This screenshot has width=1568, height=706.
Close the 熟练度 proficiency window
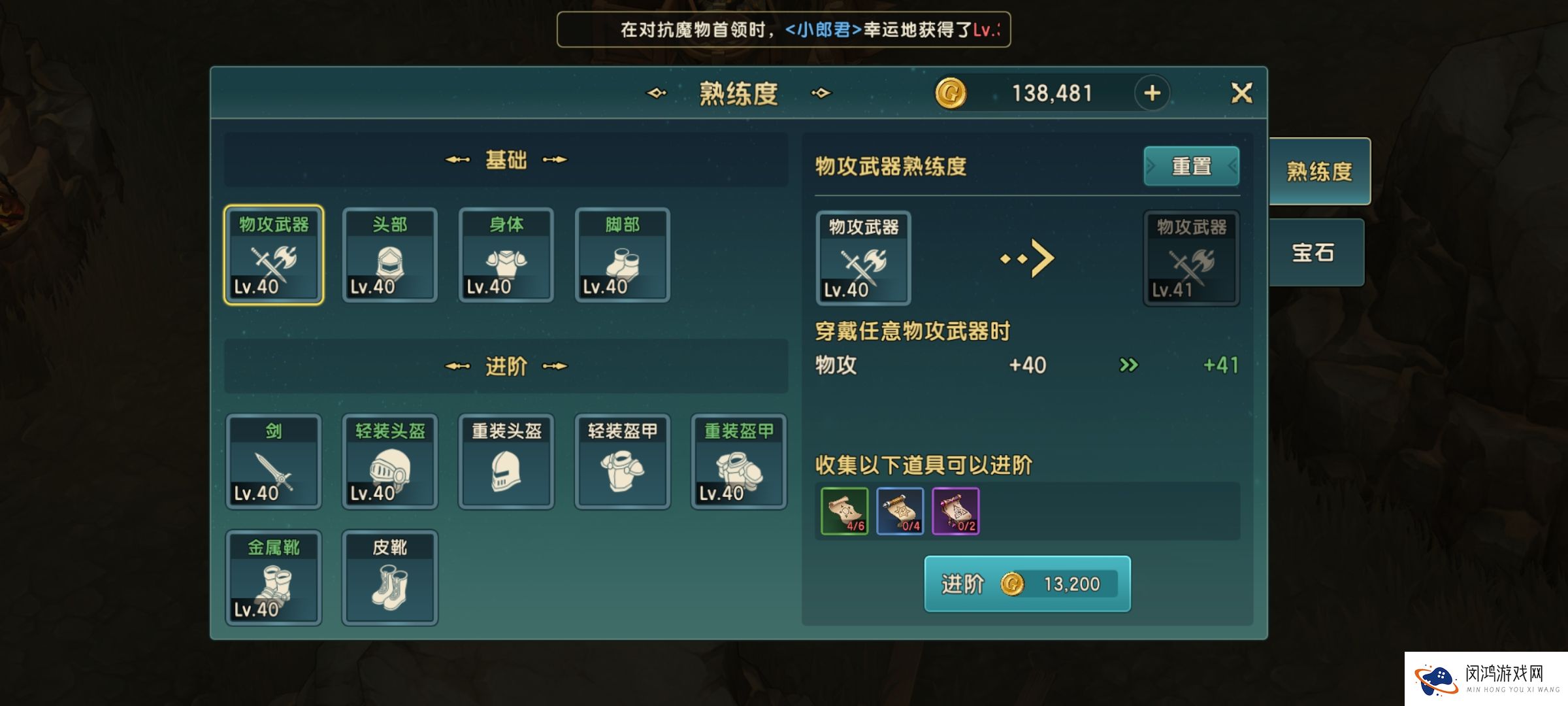[x=1241, y=93]
